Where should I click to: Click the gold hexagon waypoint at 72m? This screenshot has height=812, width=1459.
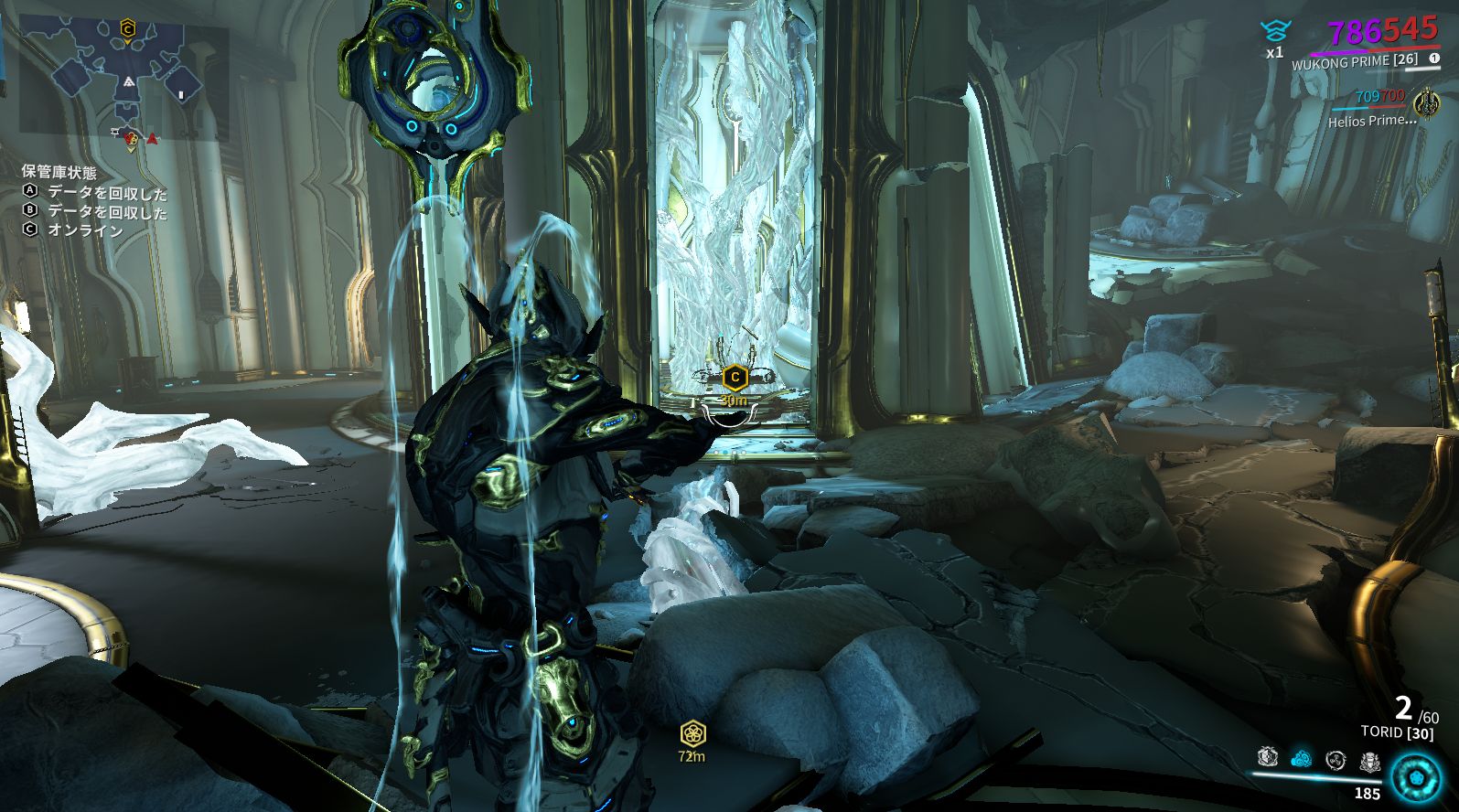tap(692, 733)
